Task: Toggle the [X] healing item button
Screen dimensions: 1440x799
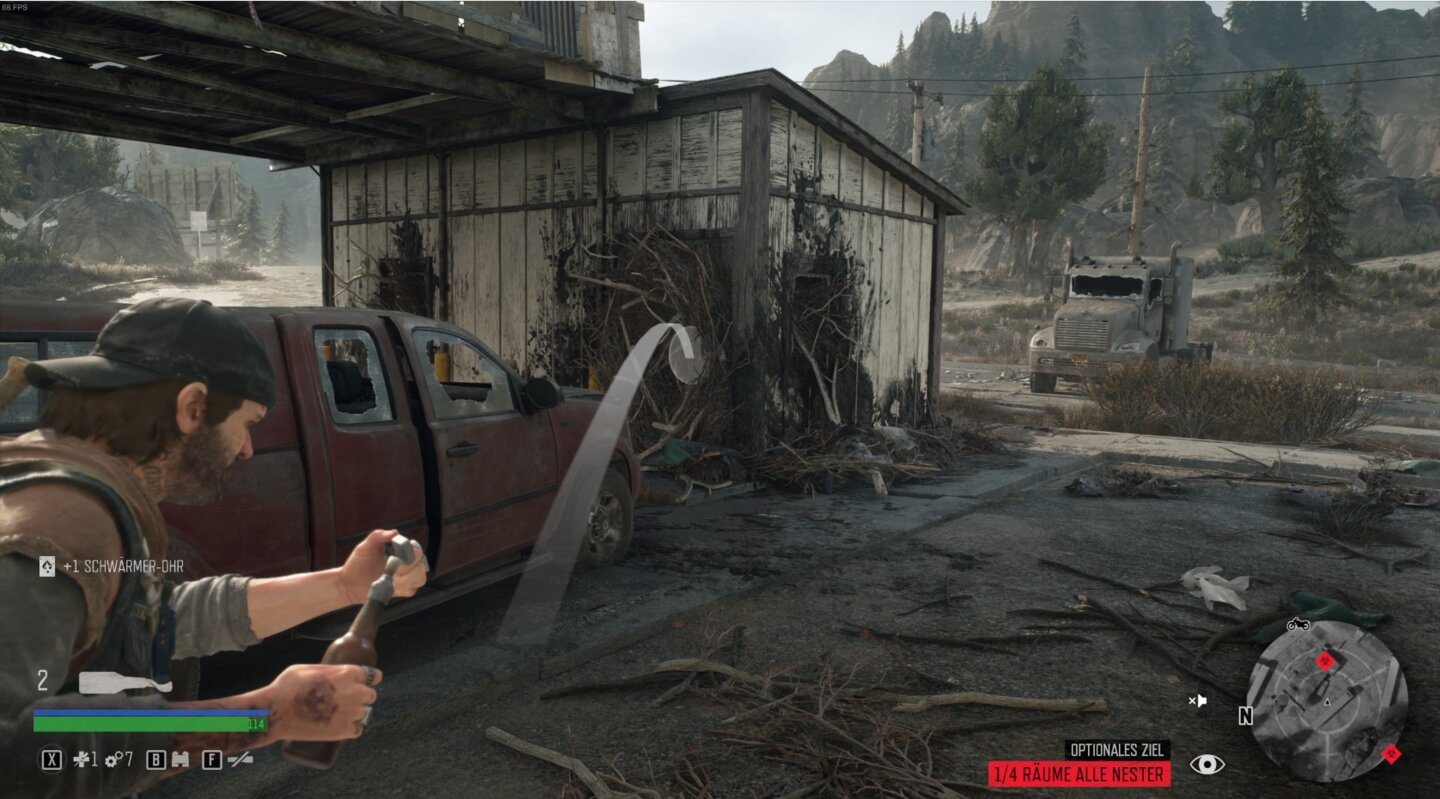Action: tap(53, 758)
